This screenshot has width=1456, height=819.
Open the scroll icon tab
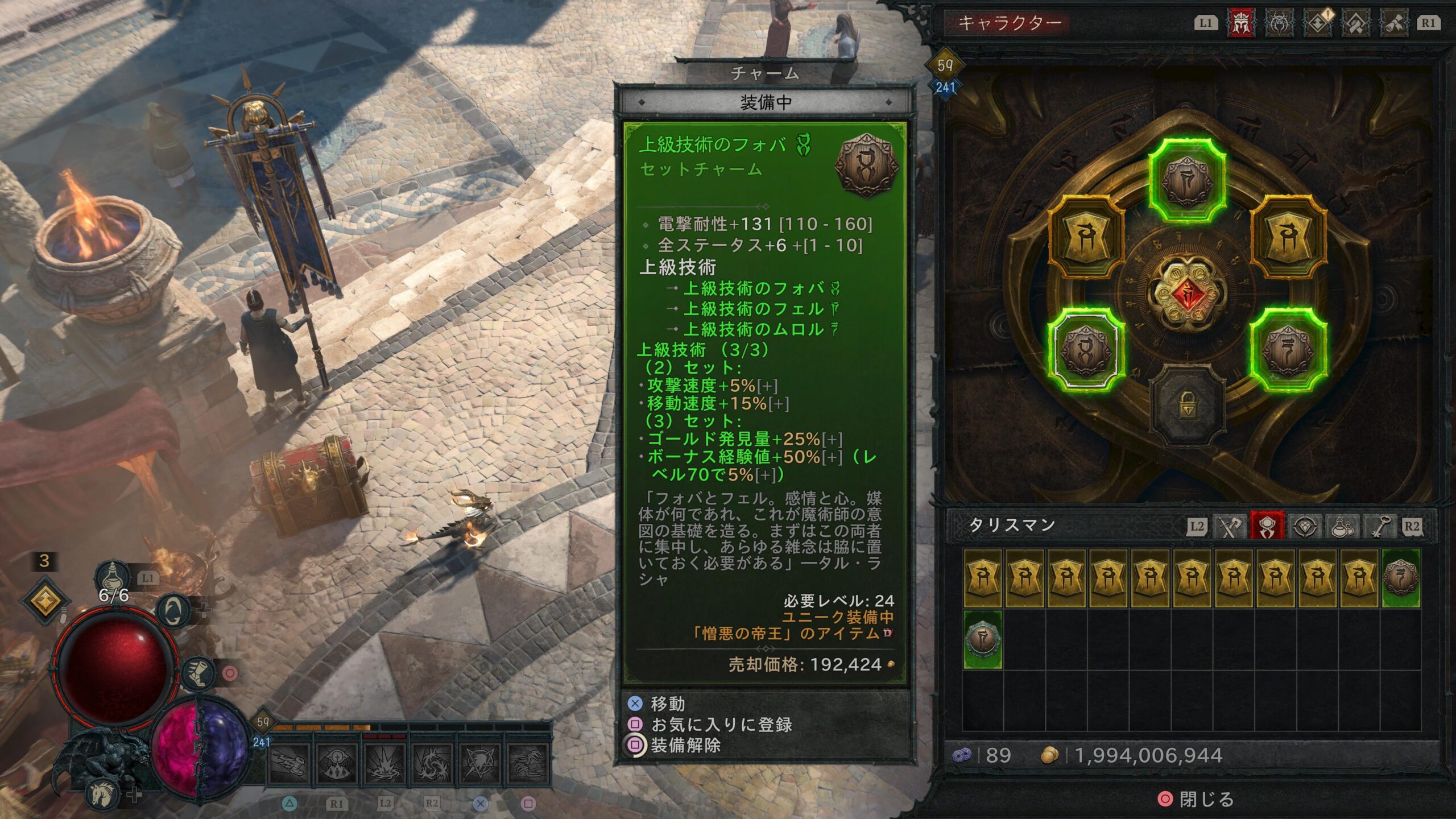1393,24
